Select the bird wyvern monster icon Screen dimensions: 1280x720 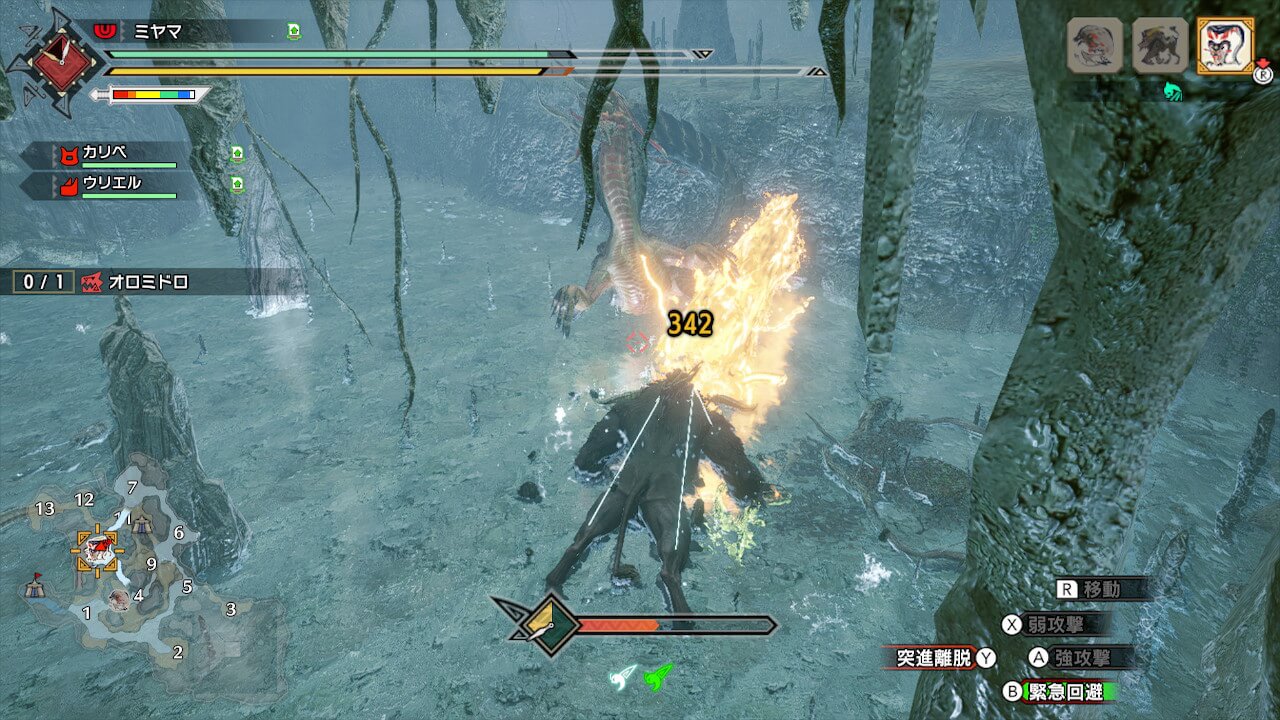click(1095, 45)
